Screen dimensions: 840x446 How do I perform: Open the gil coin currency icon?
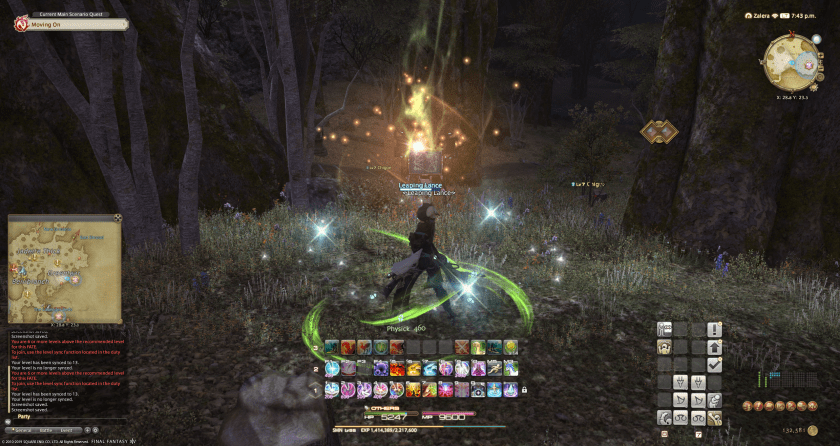coord(813,431)
